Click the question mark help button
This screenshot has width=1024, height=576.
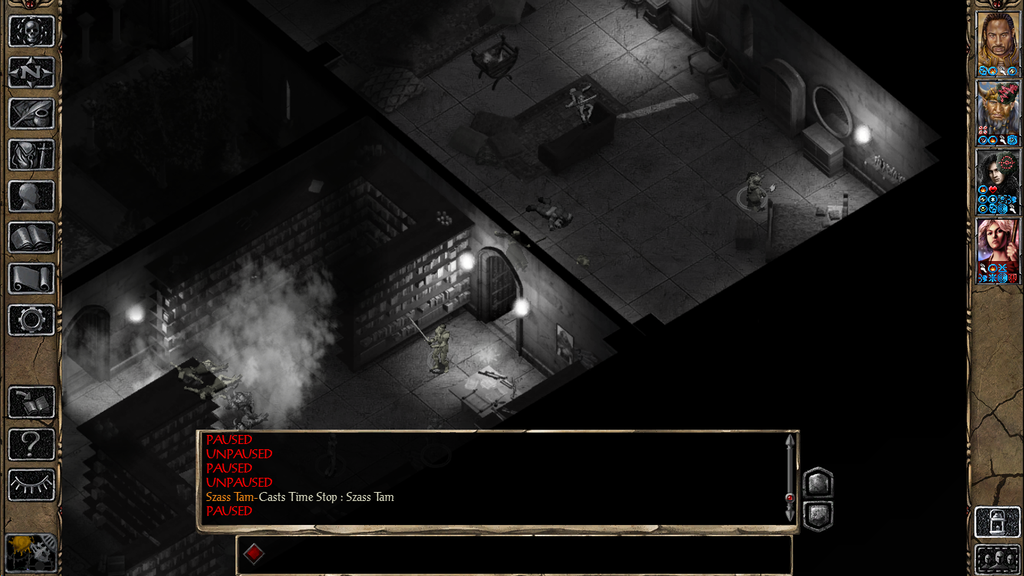tap(31, 444)
